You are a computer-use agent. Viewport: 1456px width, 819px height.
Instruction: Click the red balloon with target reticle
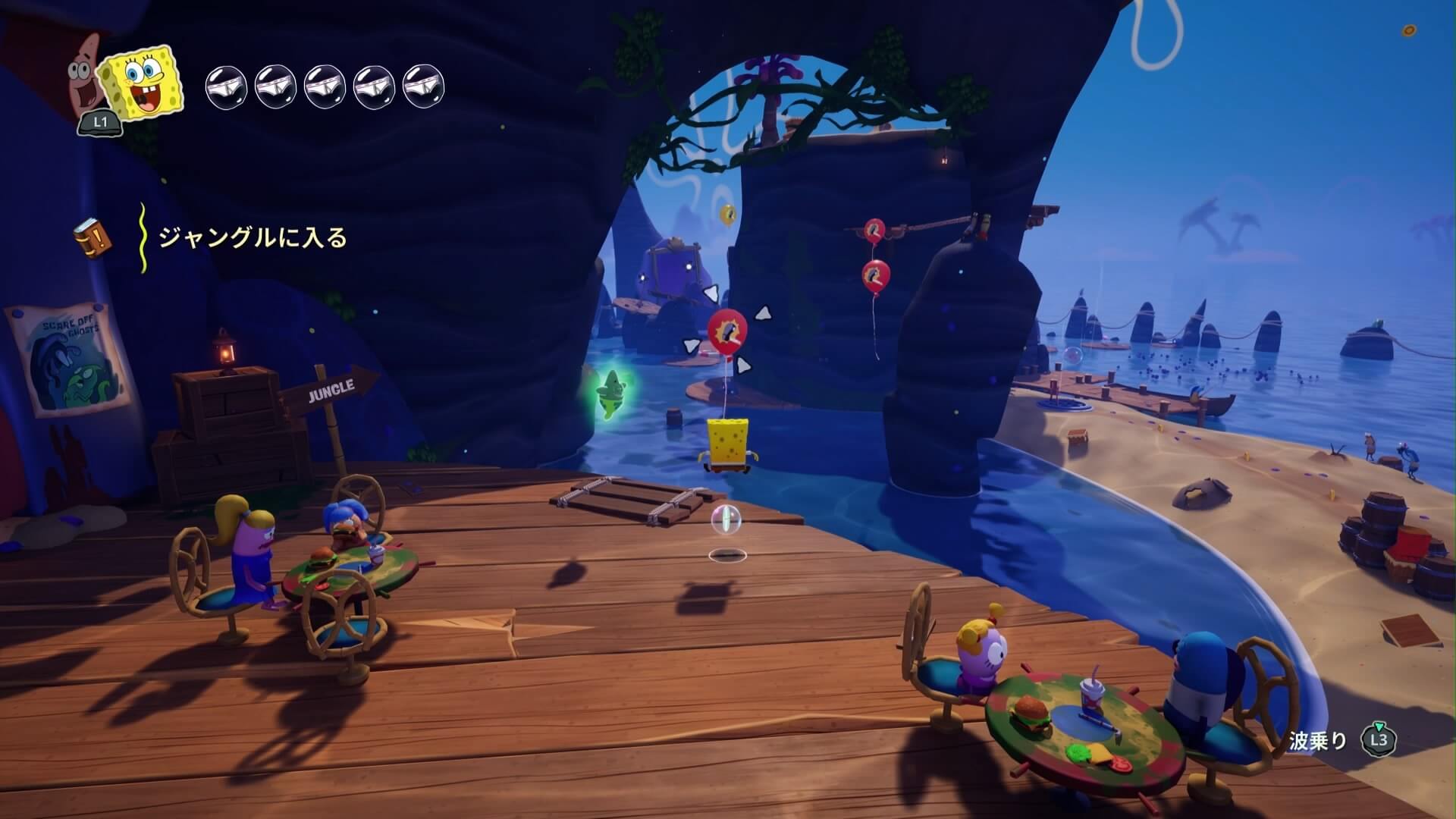coord(727,333)
